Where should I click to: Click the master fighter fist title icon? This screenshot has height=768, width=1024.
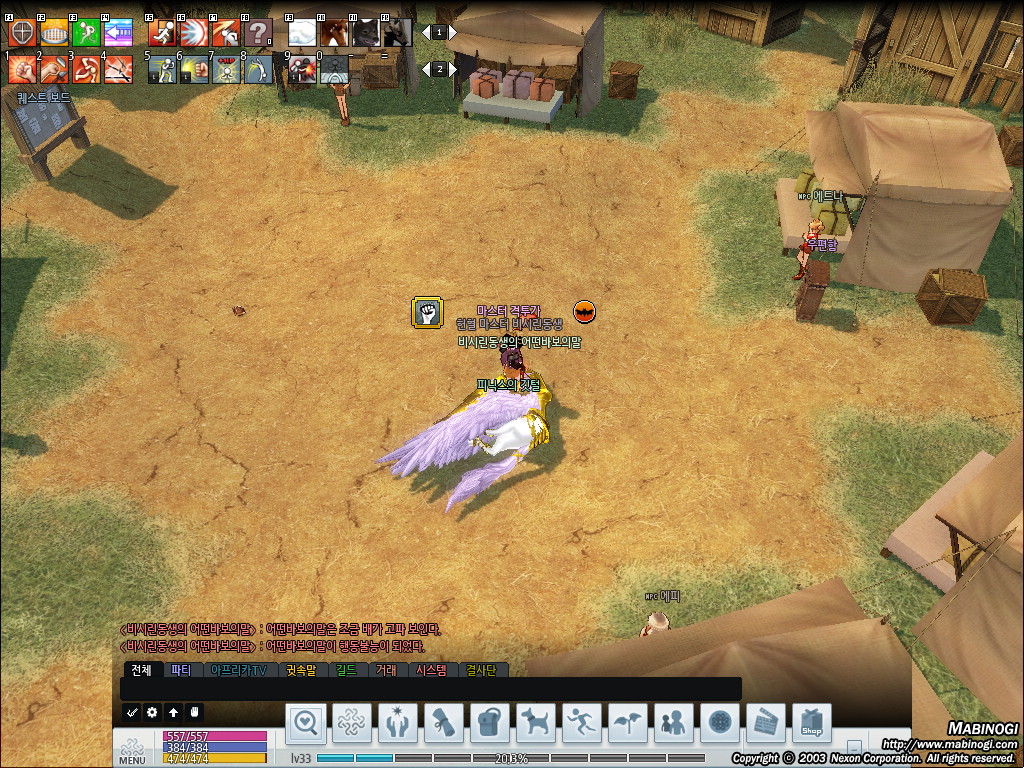click(x=427, y=312)
